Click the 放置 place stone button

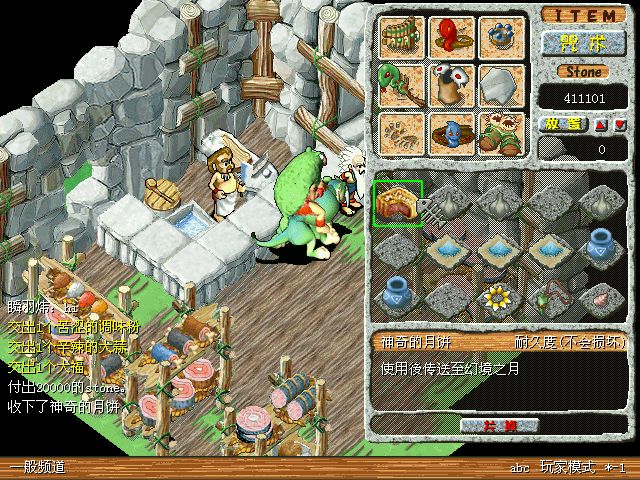[563, 123]
